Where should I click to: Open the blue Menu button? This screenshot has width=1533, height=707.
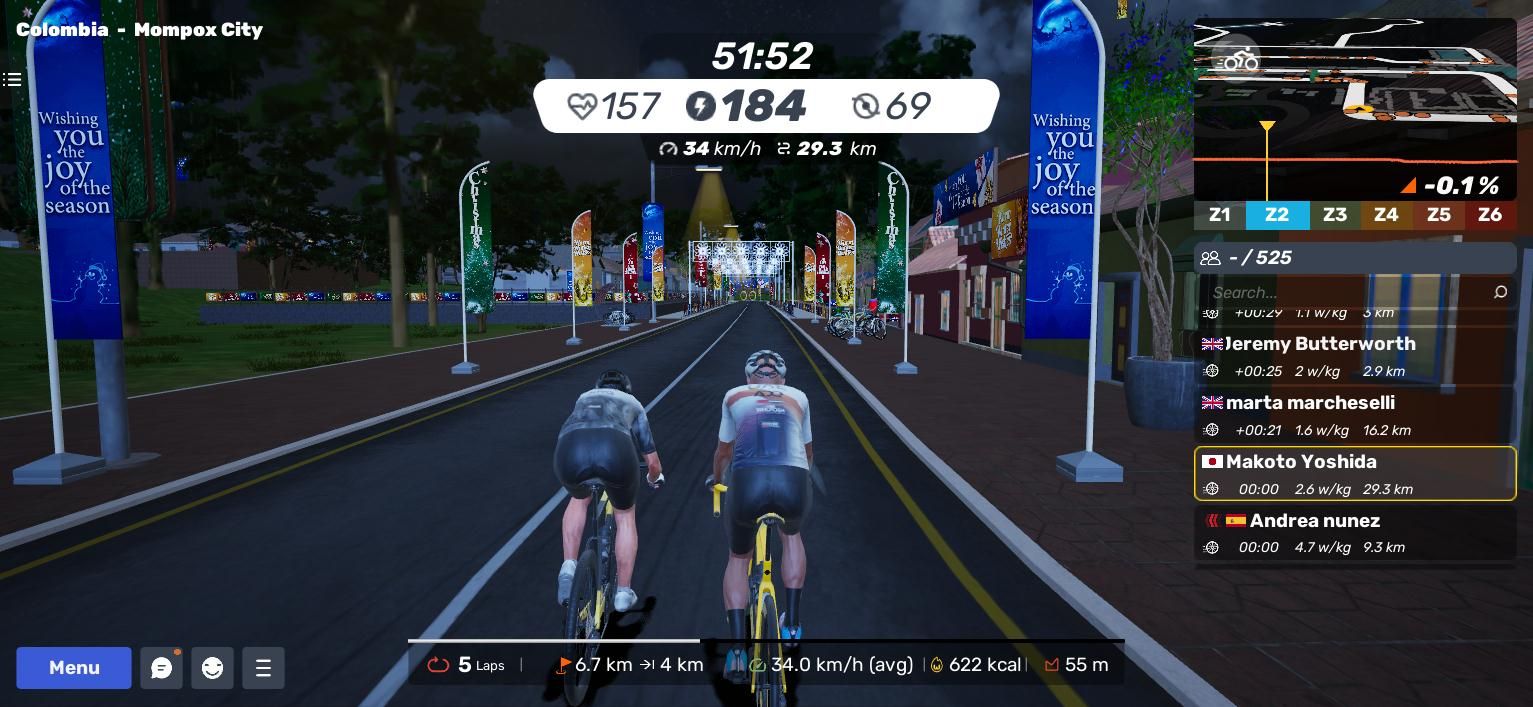pyautogui.click(x=74, y=668)
